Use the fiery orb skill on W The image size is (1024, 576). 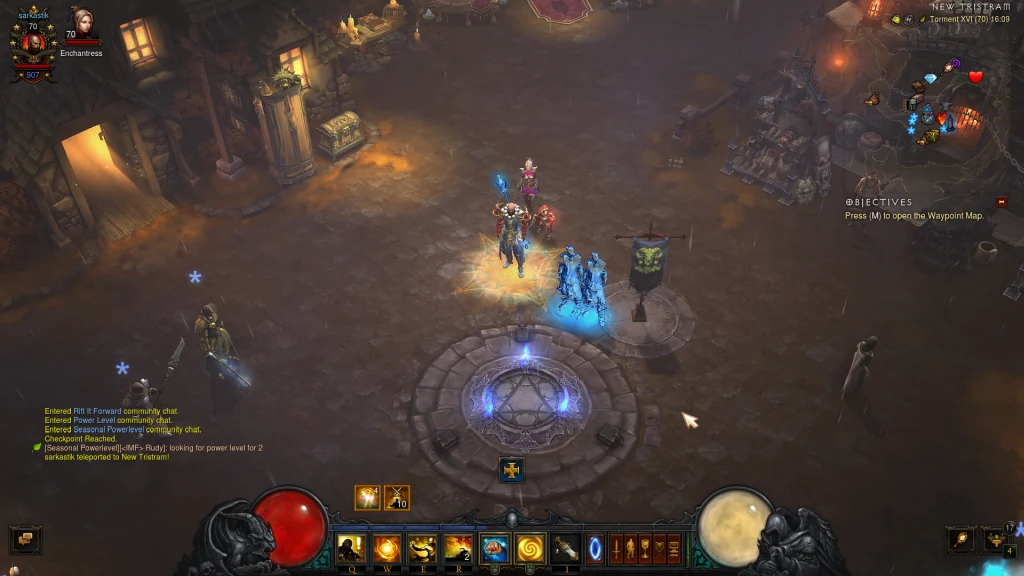[386, 548]
